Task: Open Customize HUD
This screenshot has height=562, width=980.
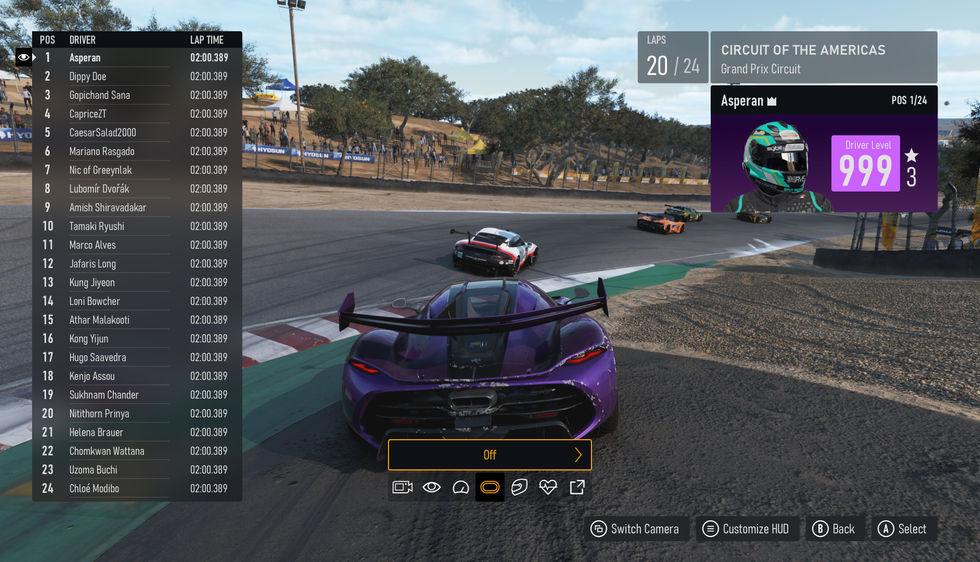Action: tap(747, 529)
